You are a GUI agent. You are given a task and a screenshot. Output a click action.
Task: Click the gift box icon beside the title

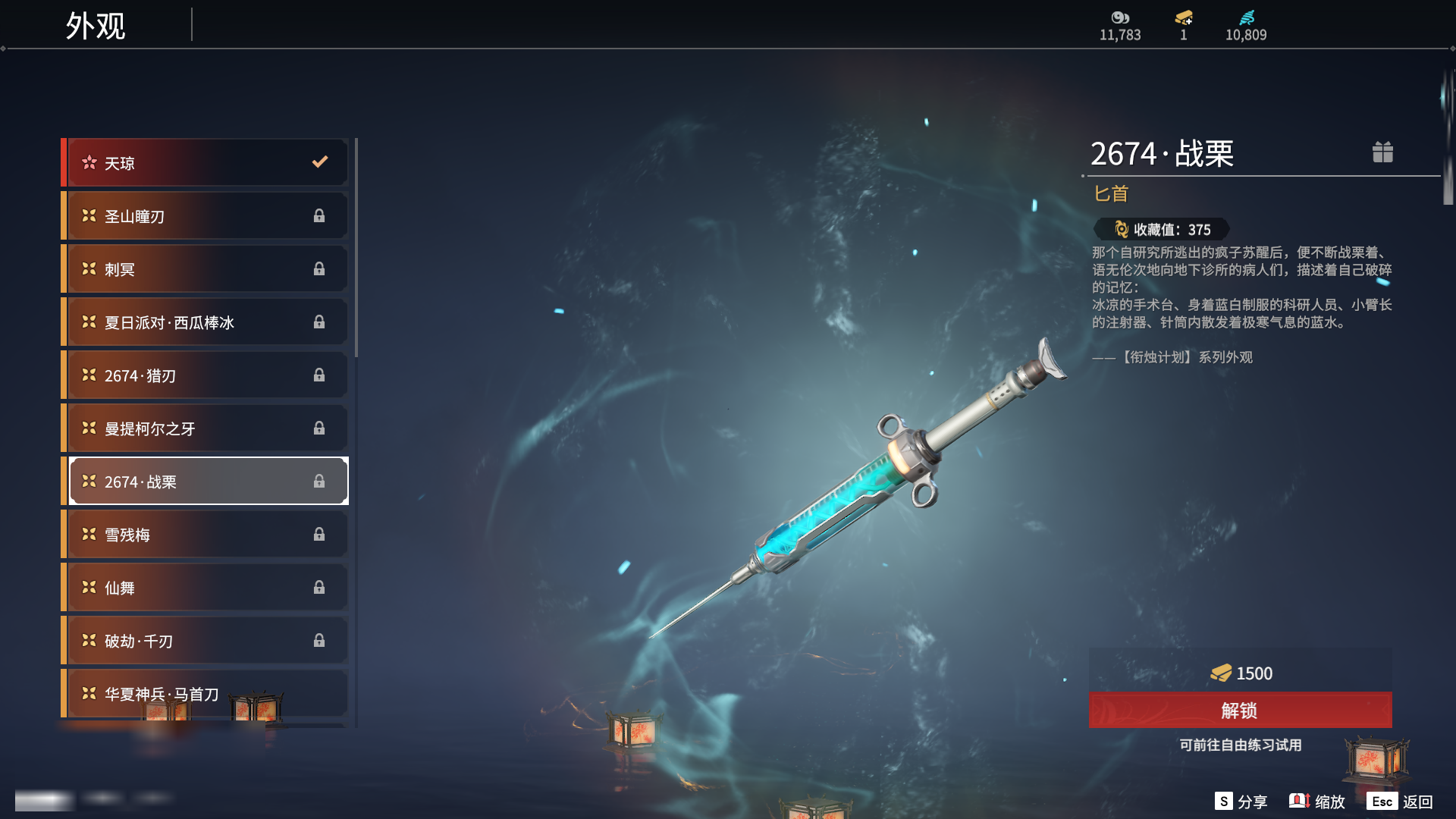click(1382, 152)
